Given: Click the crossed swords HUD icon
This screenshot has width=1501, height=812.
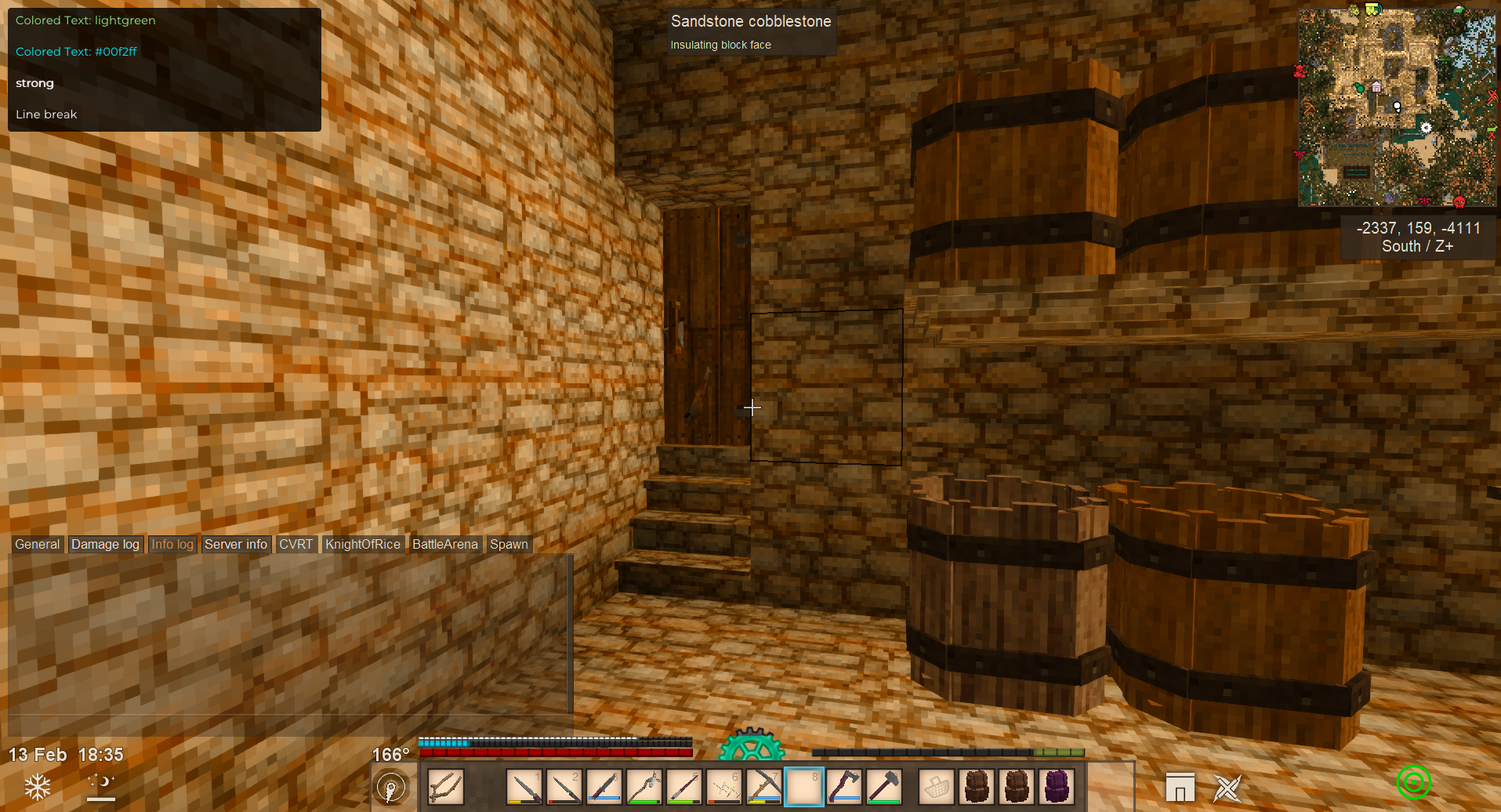Looking at the screenshot, I should (1227, 788).
